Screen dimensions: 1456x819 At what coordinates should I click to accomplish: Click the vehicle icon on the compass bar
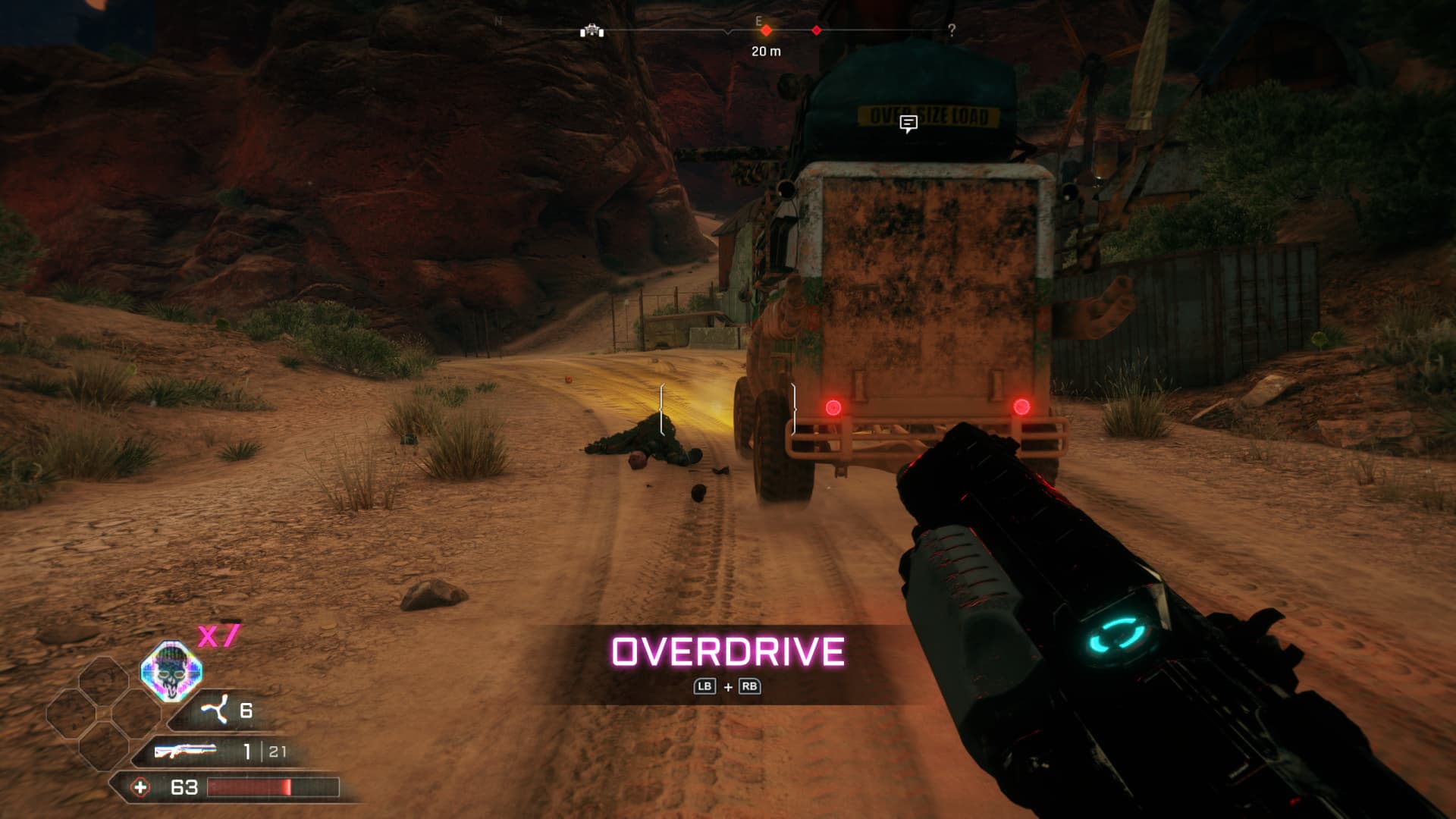(592, 32)
